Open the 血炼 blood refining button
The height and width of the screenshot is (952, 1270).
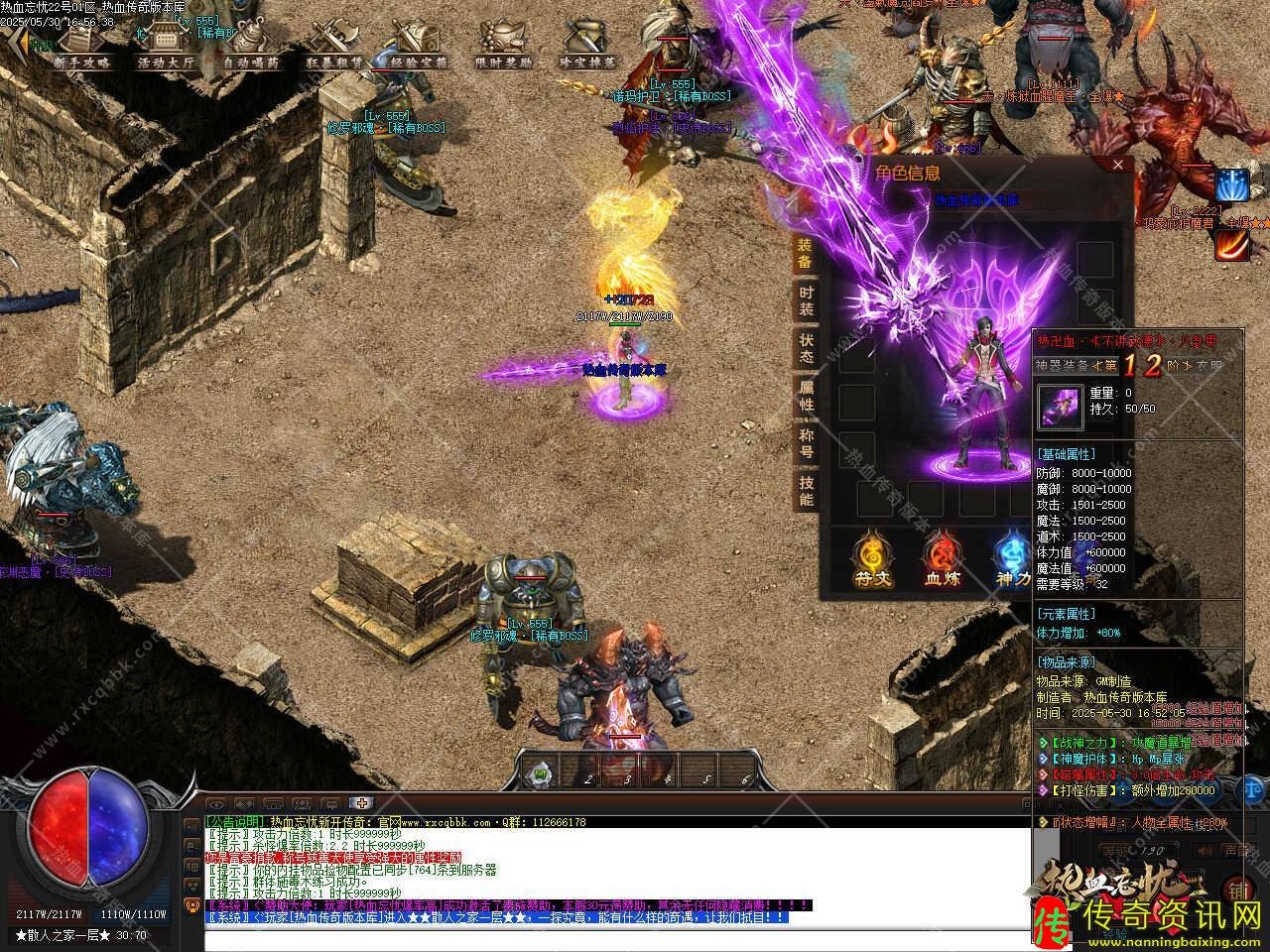click(x=942, y=560)
